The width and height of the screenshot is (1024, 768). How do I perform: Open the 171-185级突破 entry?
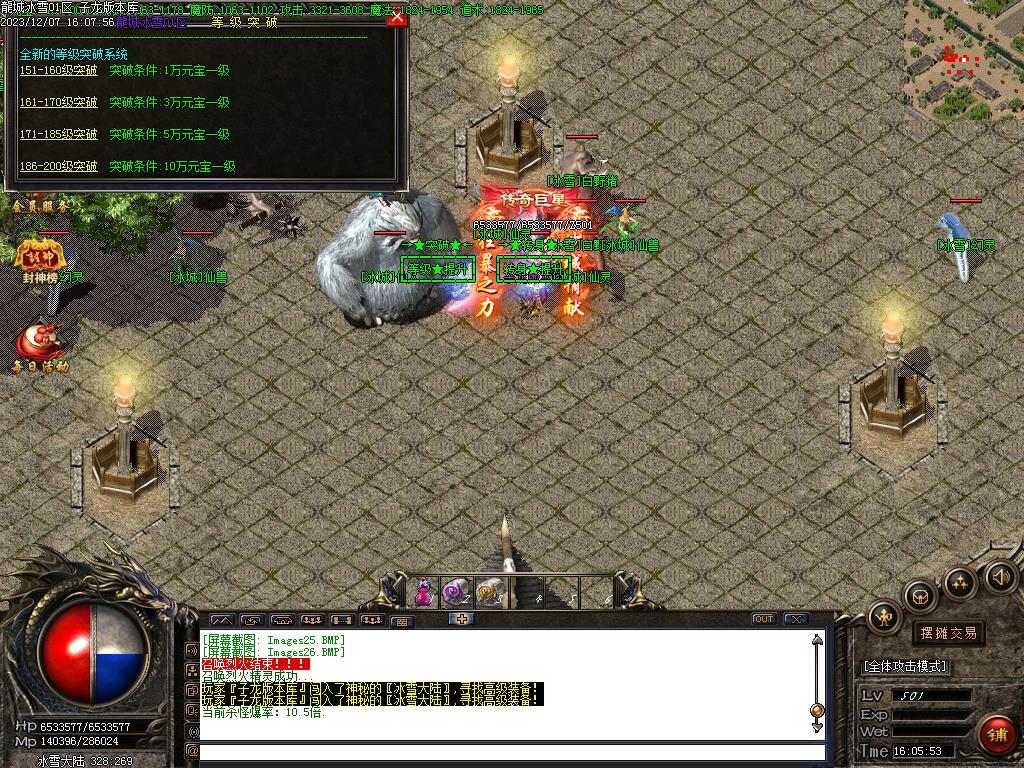tap(59, 135)
